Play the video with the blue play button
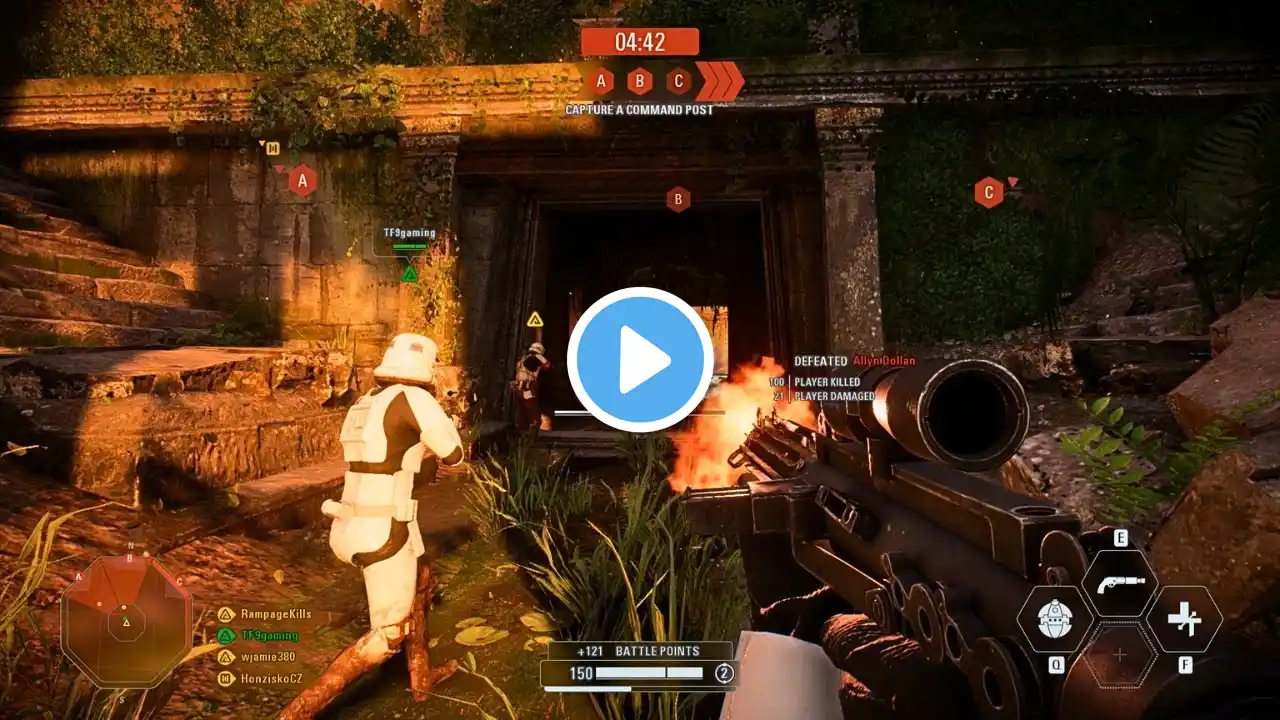The width and height of the screenshot is (1280, 720). pyautogui.click(x=640, y=360)
